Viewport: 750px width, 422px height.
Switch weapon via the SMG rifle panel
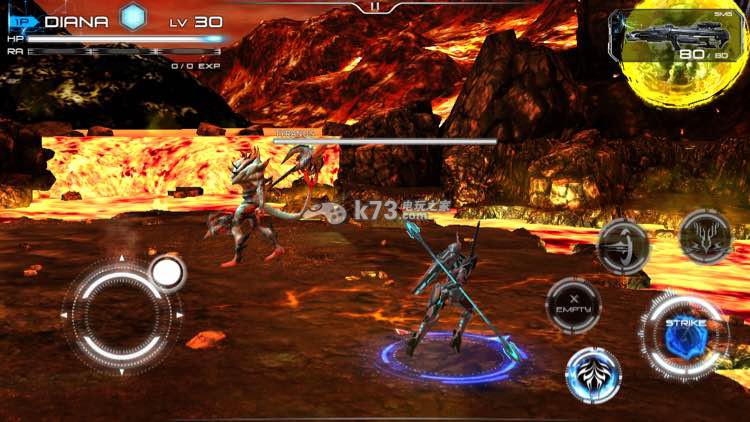click(x=675, y=42)
